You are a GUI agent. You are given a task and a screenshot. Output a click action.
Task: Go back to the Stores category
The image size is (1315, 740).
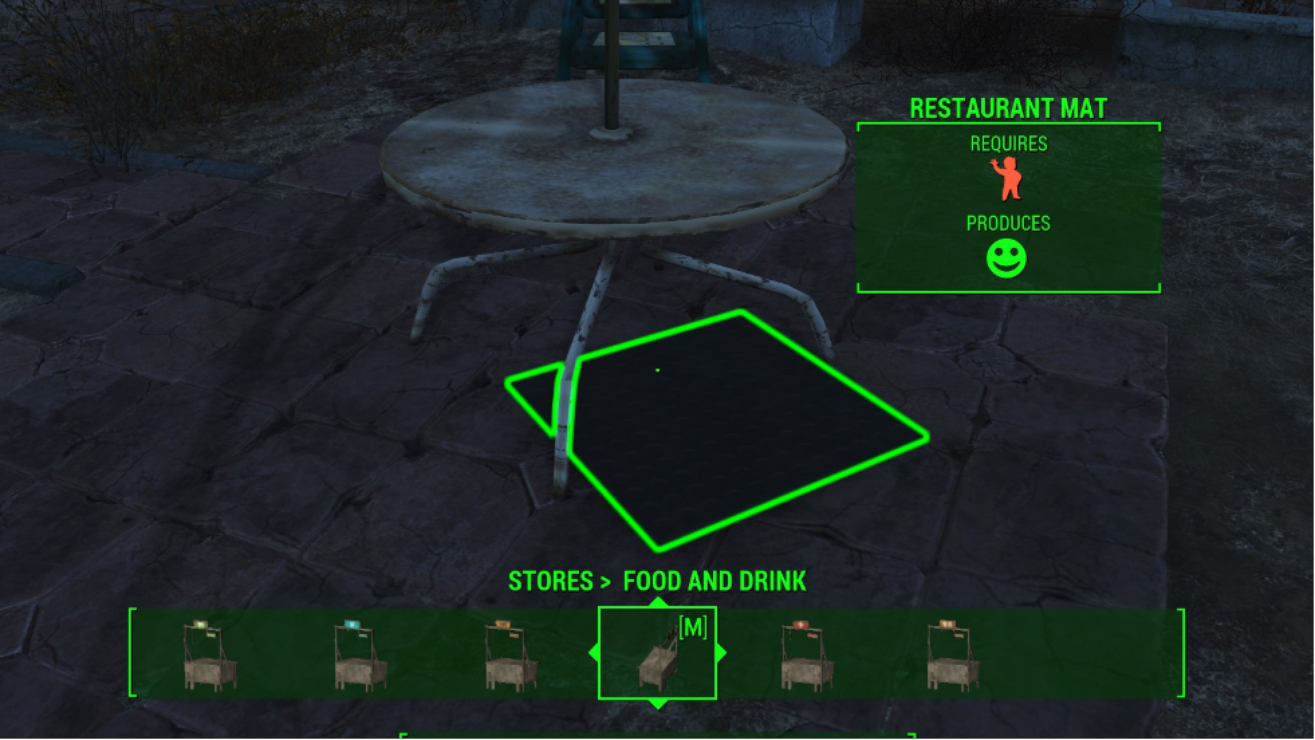pyautogui.click(x=549, y=581)
